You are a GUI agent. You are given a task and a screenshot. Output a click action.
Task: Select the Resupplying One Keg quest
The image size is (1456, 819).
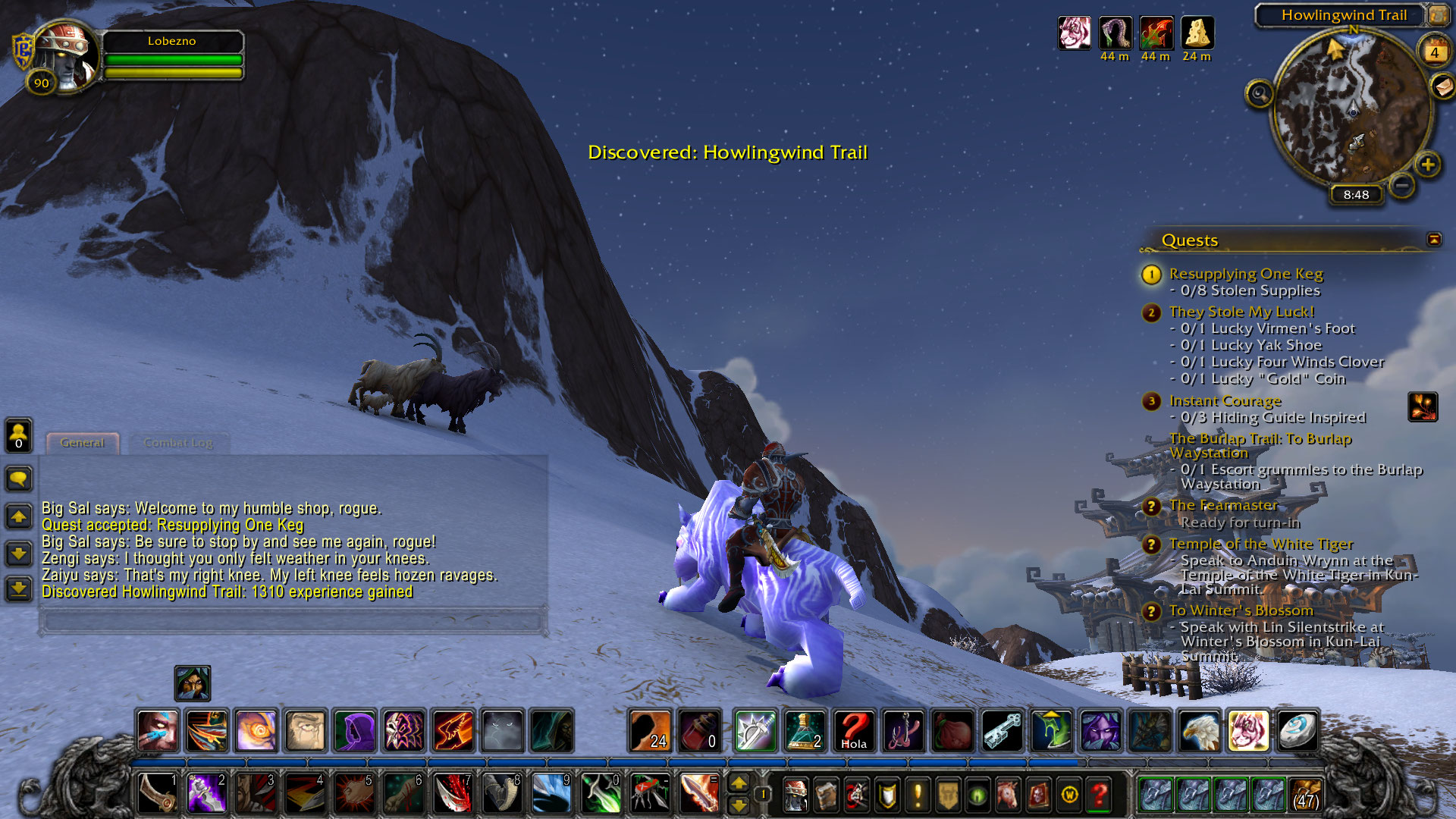pyautogui.click(x=1245, y=274)
